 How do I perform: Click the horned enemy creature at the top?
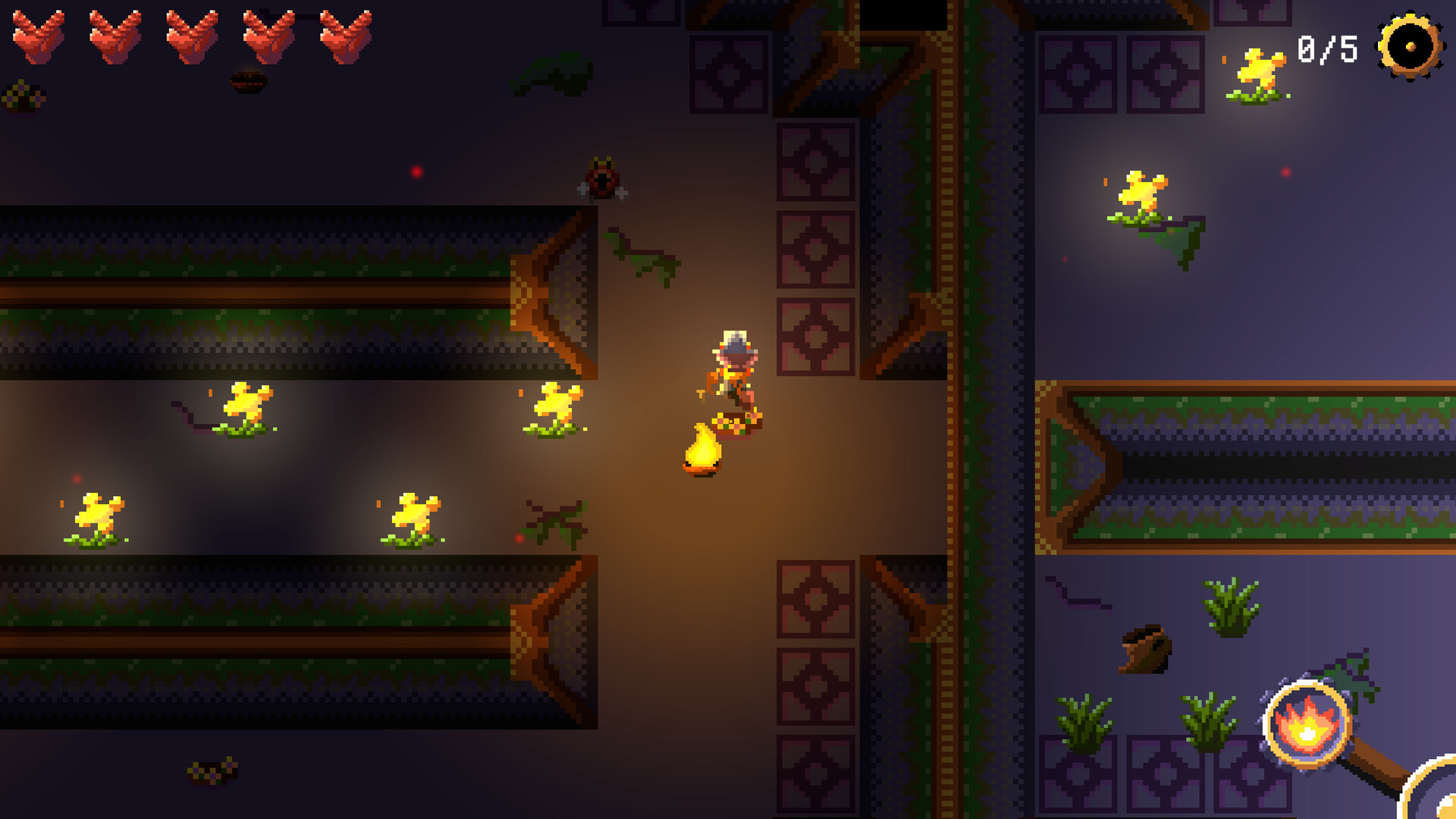pyautogui.click(x=603, y=178)
